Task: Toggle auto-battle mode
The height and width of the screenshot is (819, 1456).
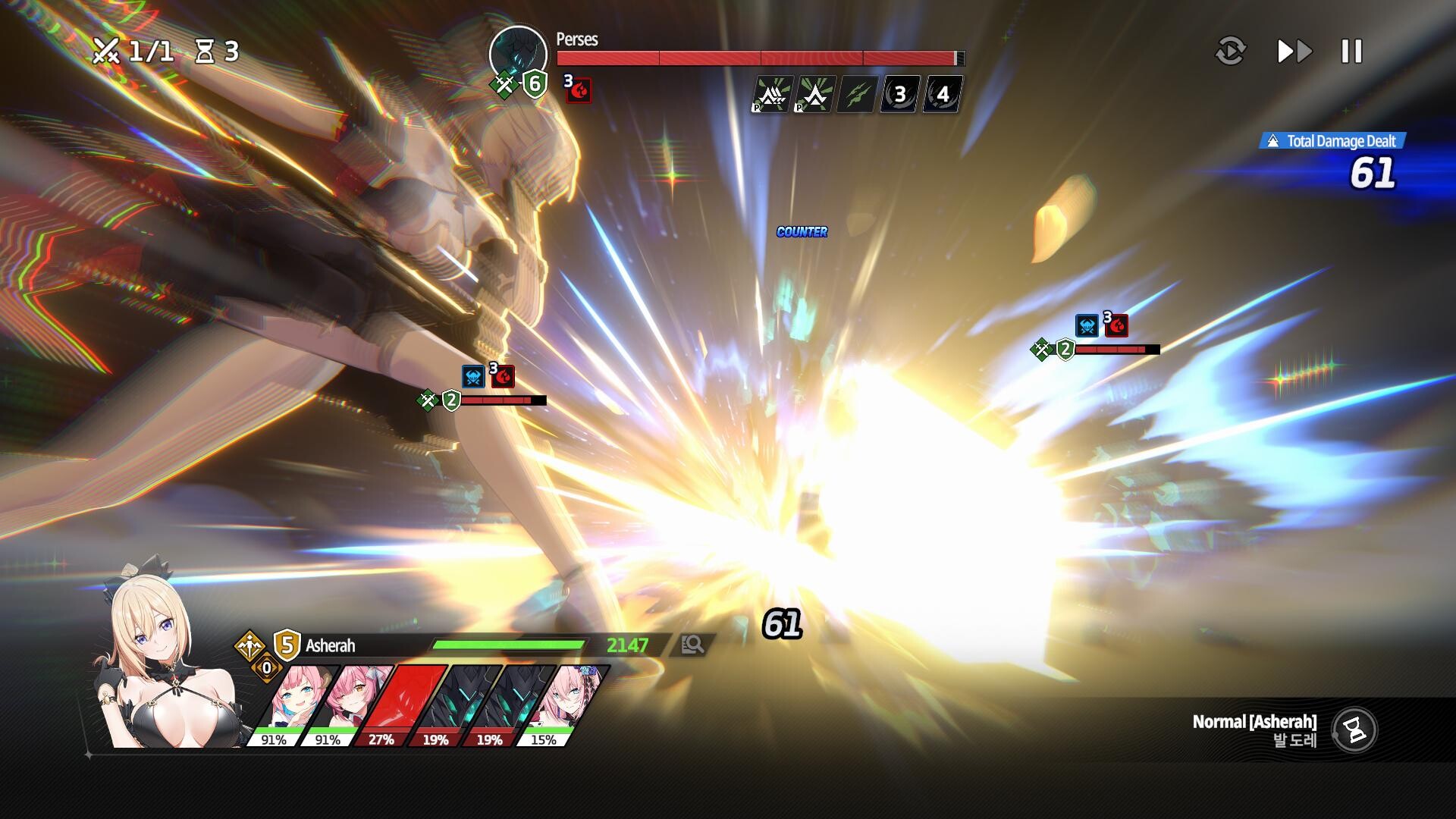Action: [1230, 52]
